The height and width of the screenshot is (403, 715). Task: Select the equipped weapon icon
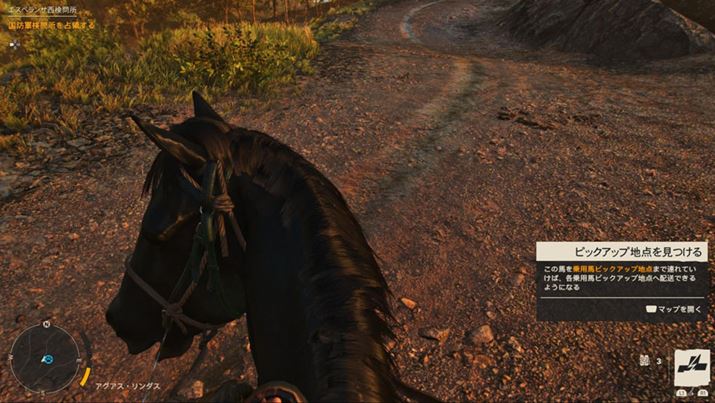point(691,367)
